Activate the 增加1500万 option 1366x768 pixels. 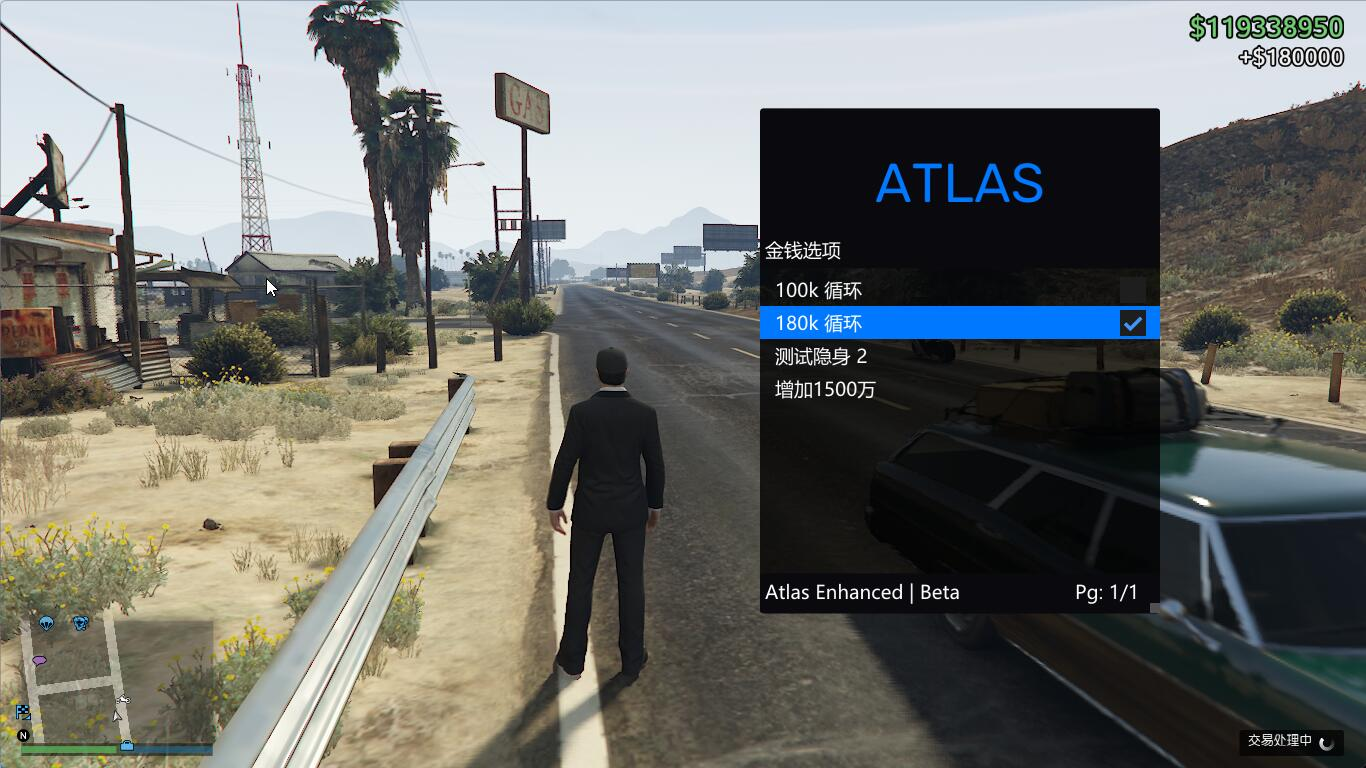coord(825,389)
